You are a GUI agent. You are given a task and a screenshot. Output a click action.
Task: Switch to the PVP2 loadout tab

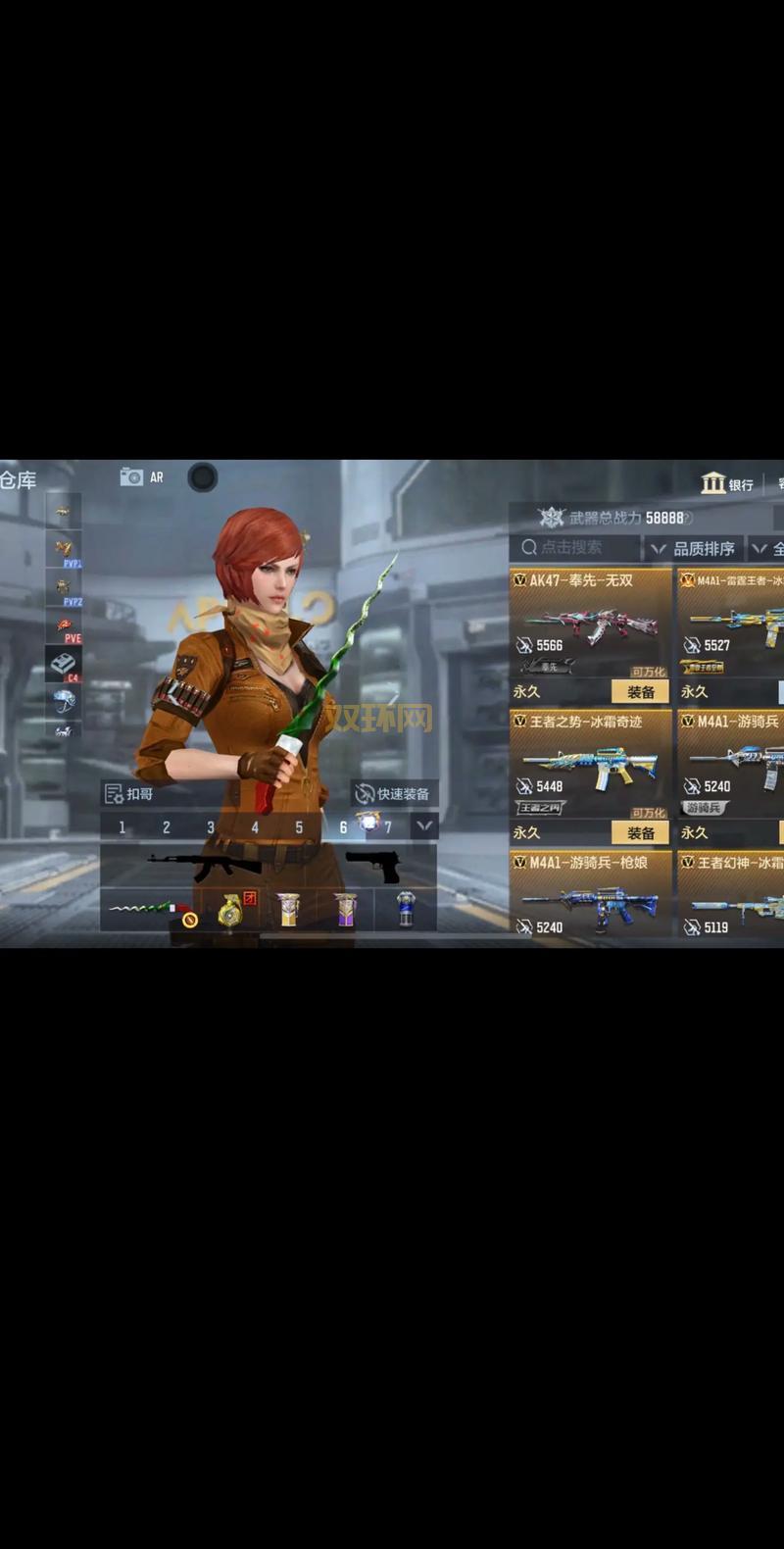click(x=64, y=588)
